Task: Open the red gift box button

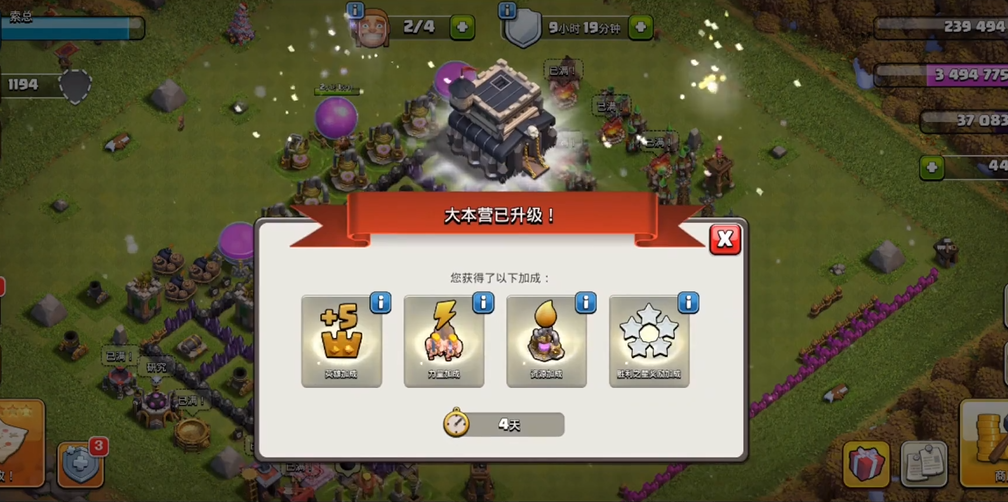Action: 866,465
